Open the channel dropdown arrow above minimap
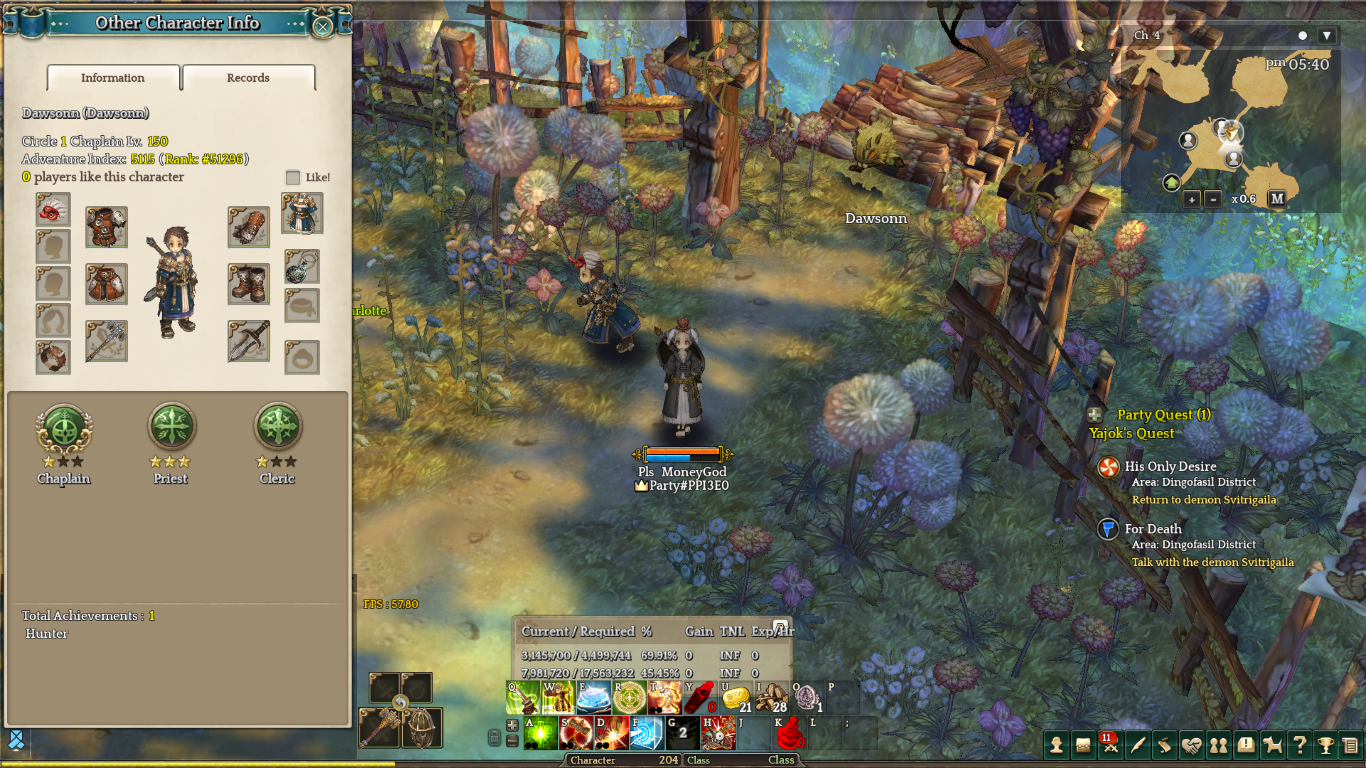This screenshot has height=768, width=1366. pos(1327,36)
